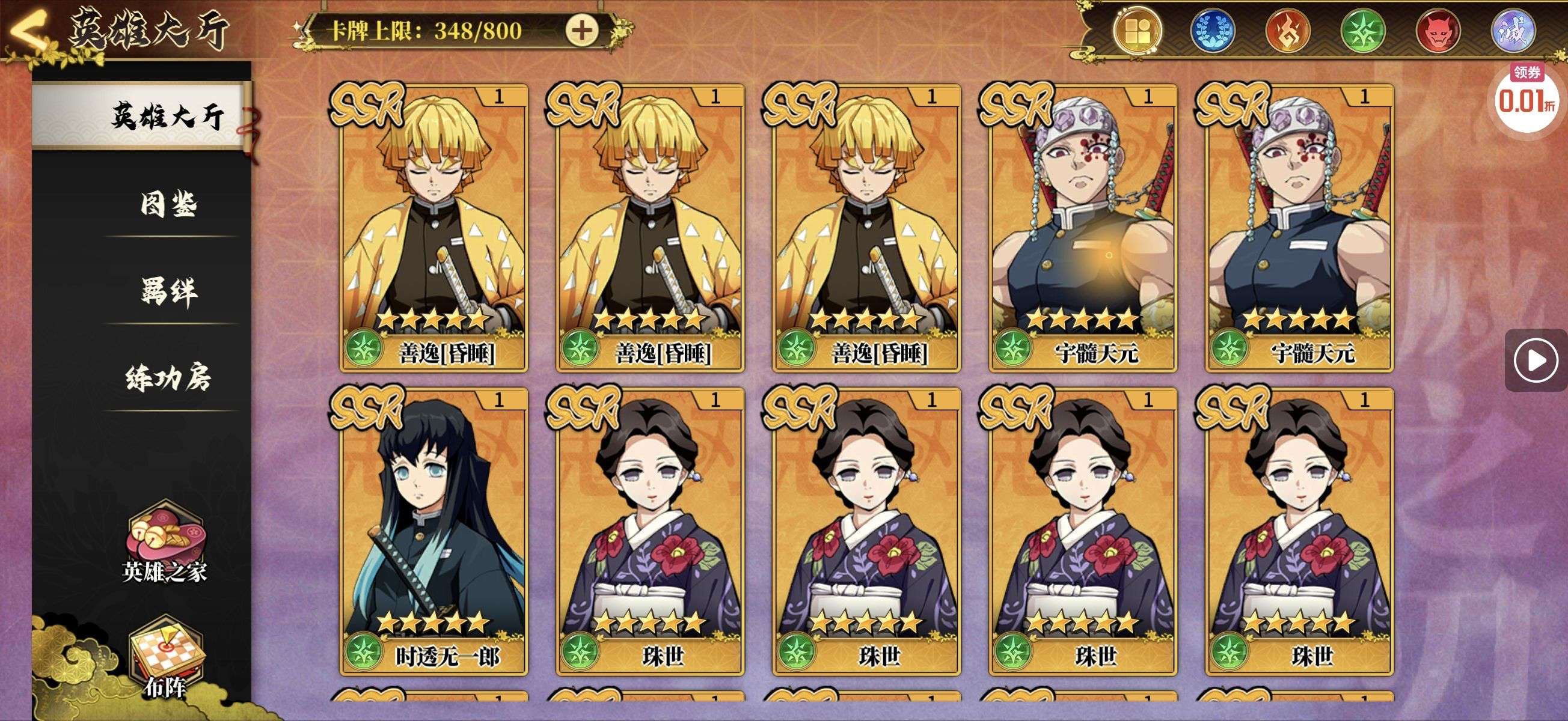Image resolution: width=1568 pixels, height=721 pixels.
Task: Select the 英雄大厅 menu tab
Action: click(x=166, y=115)
